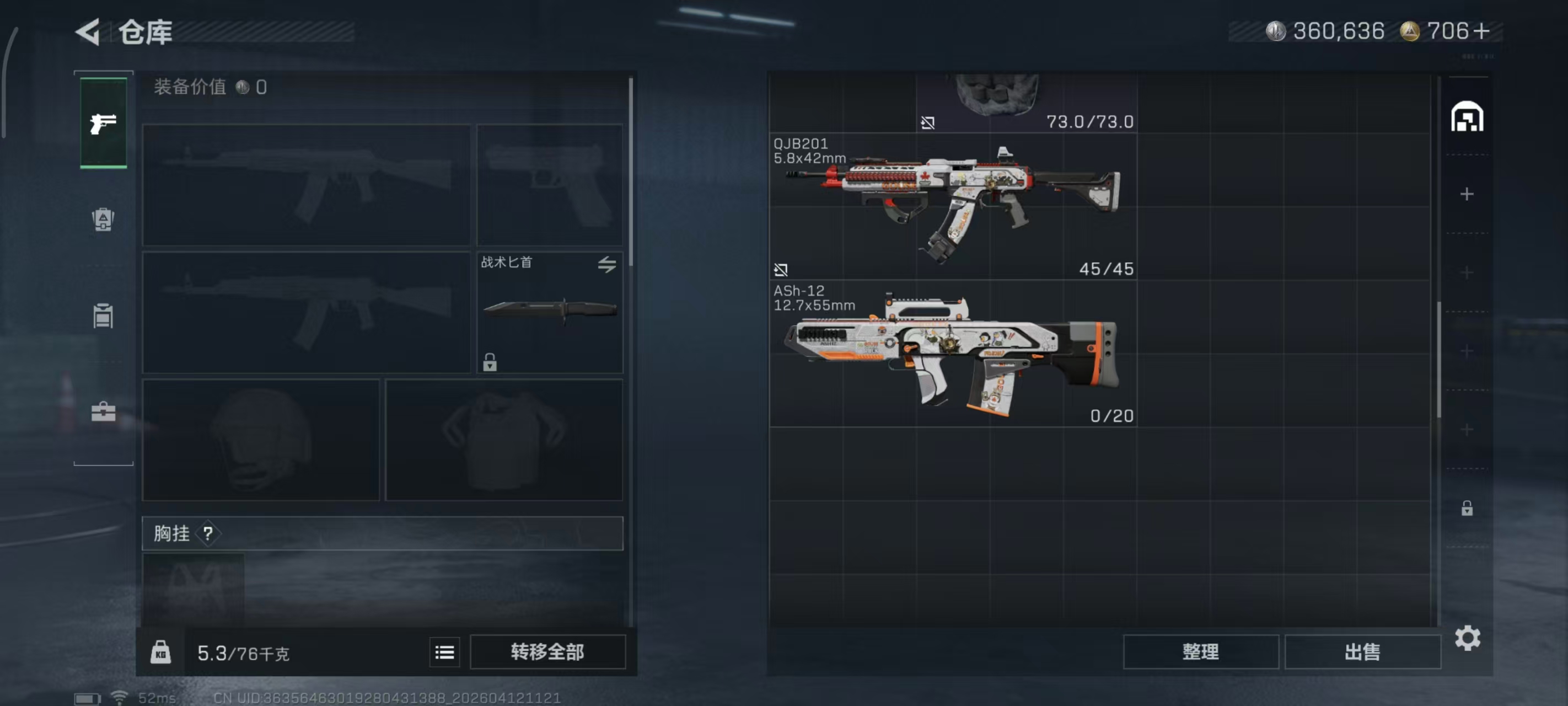The image size is (1568, 706).
Task: Select the empty body armor slot
Action: (x=504, y=440)
